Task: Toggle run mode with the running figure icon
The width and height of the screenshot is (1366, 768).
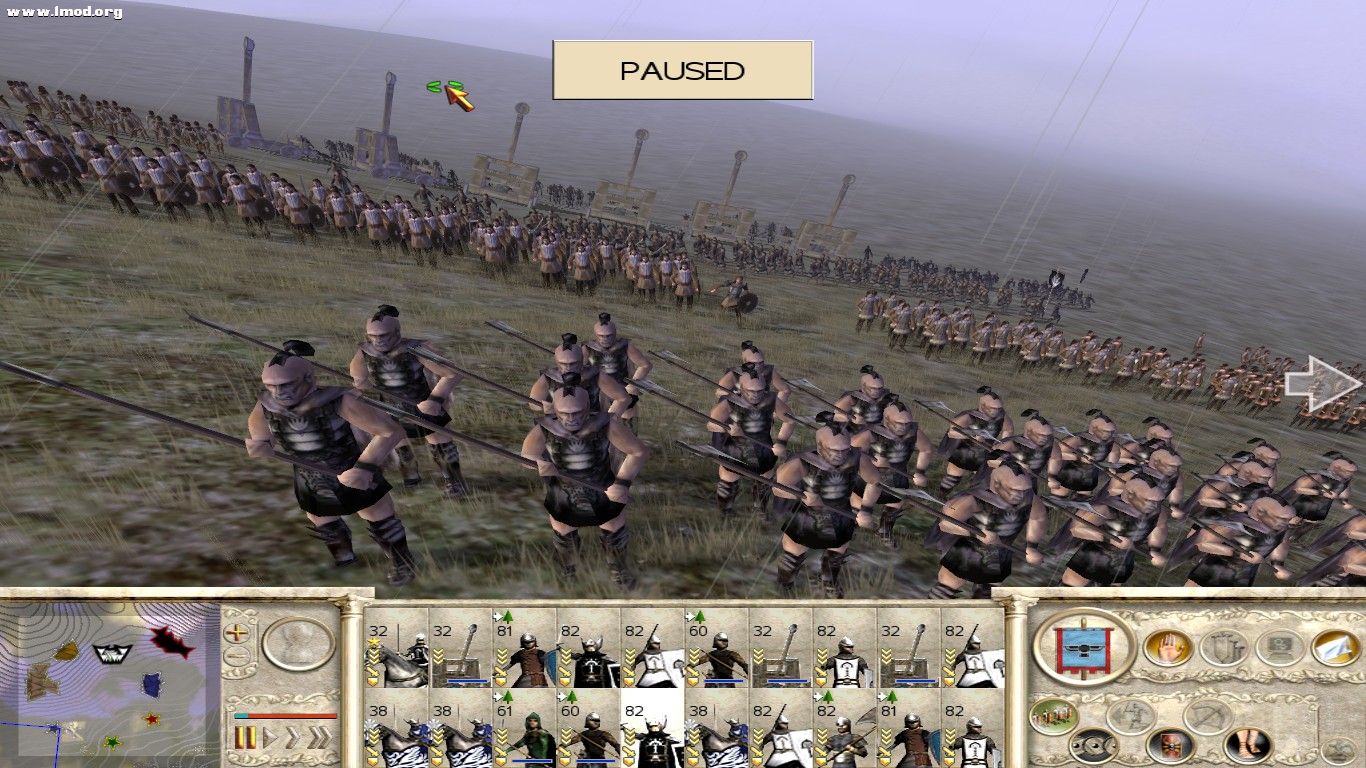Action: [1131, 715]
